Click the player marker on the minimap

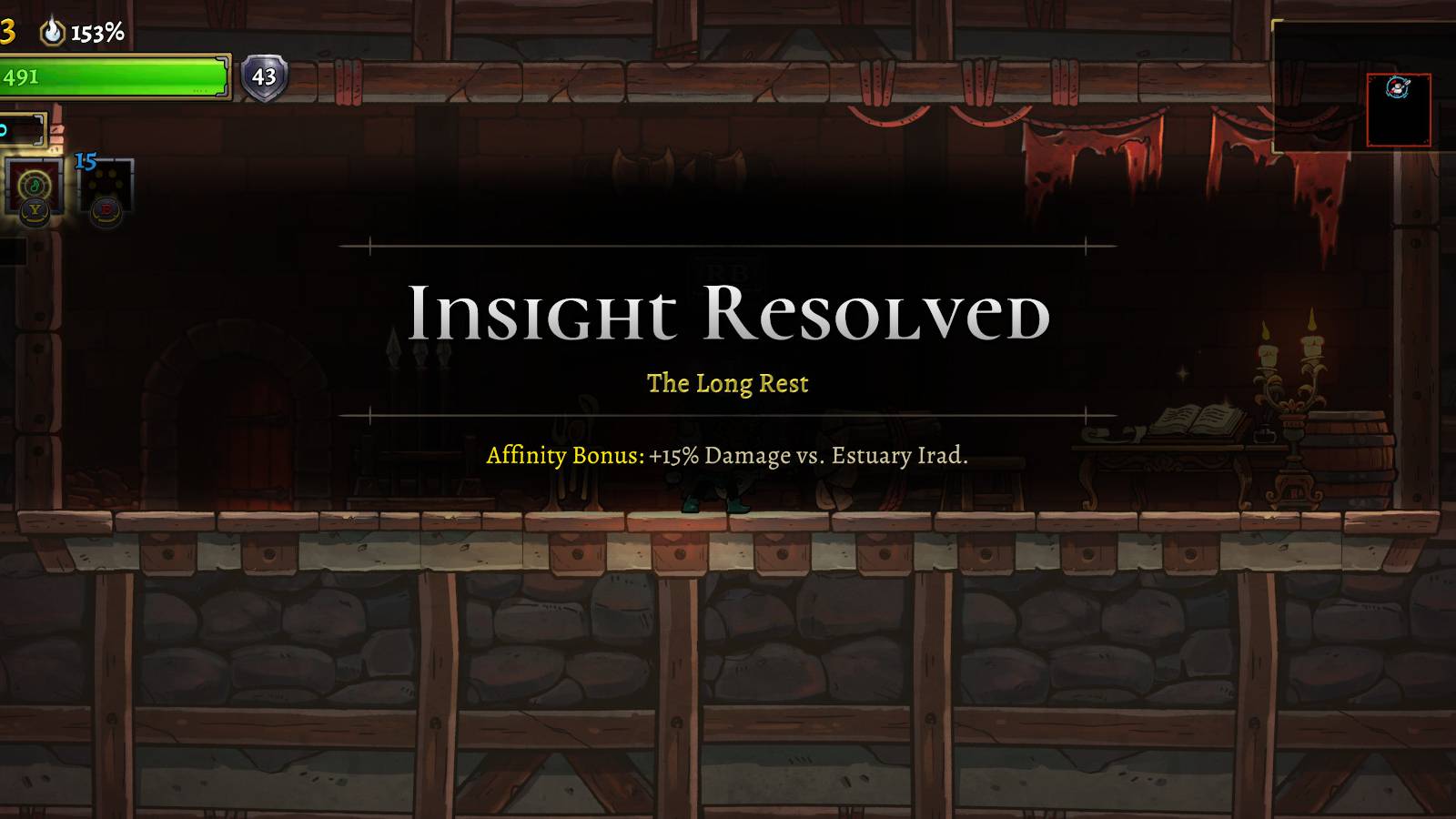1397,87
